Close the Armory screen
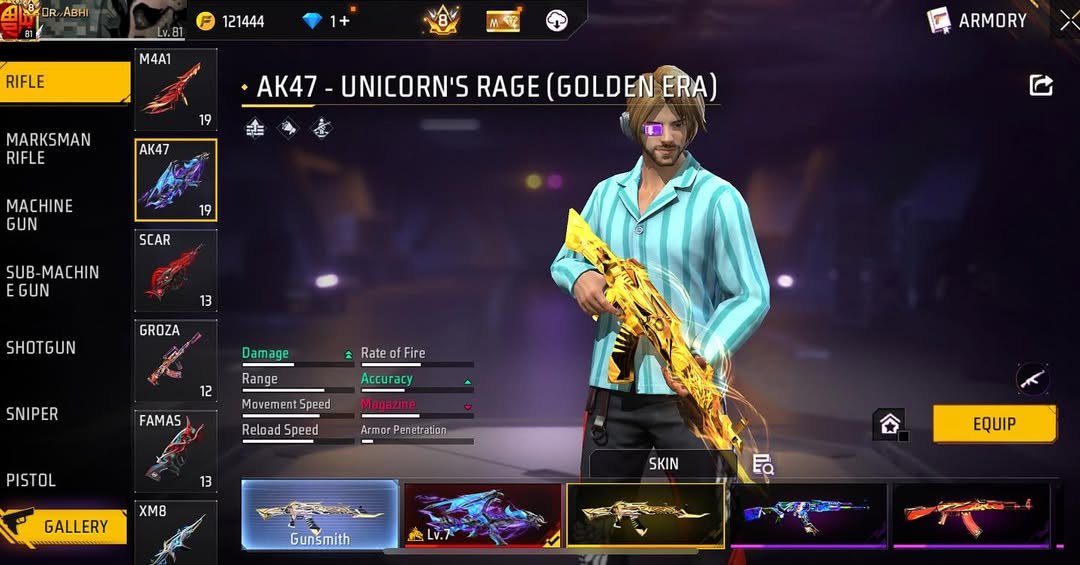This screenshot has height=565, width=1080. coord(1069,20)
